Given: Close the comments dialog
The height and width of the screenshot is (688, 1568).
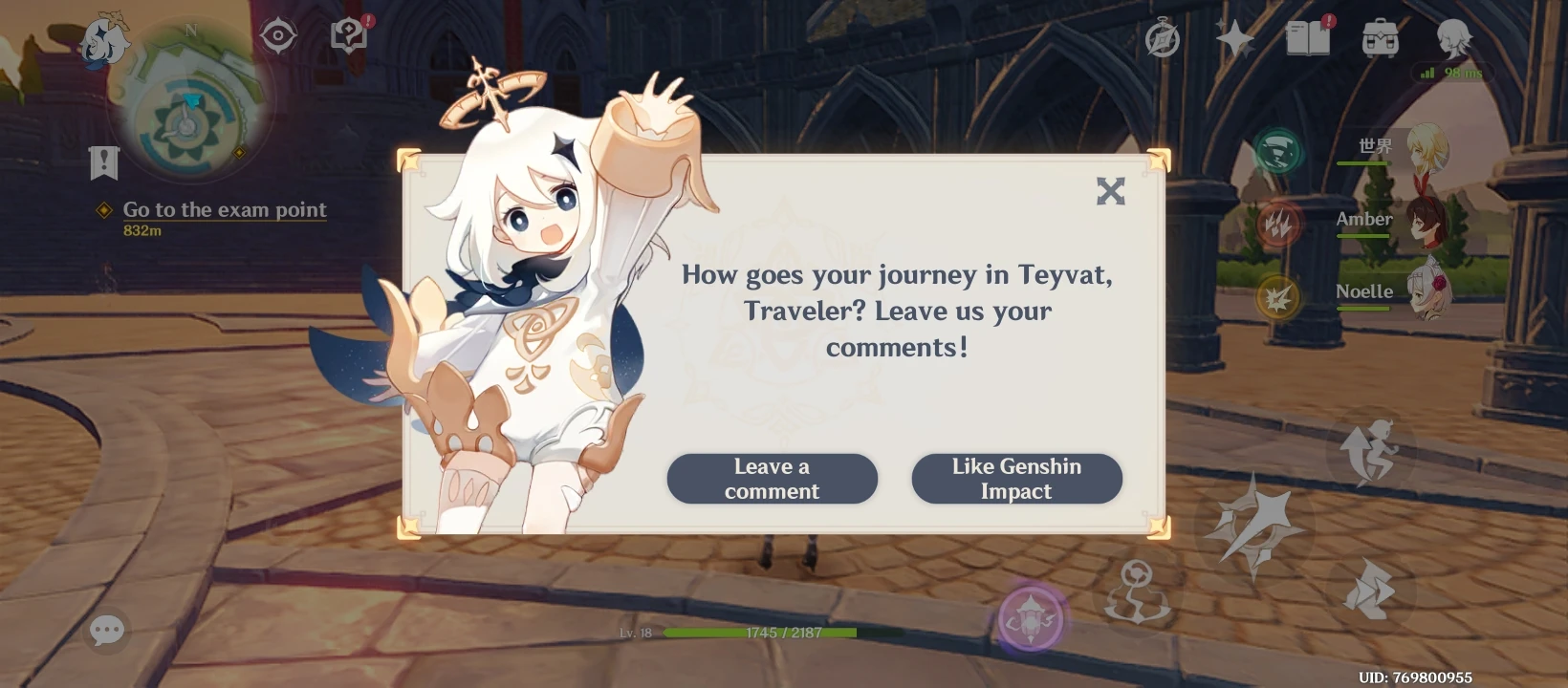Looking at the screenshot, I should tap(1111, 191).
